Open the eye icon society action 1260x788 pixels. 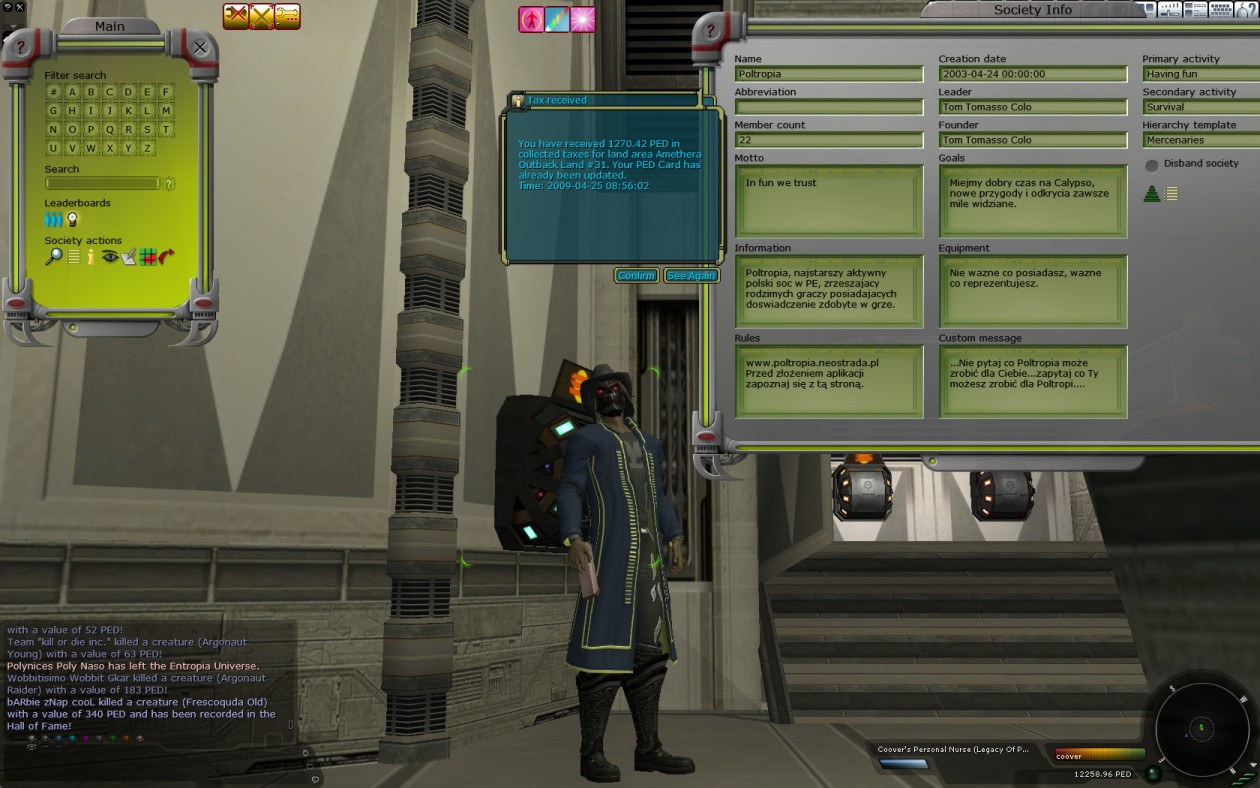[x=109, y=257]
